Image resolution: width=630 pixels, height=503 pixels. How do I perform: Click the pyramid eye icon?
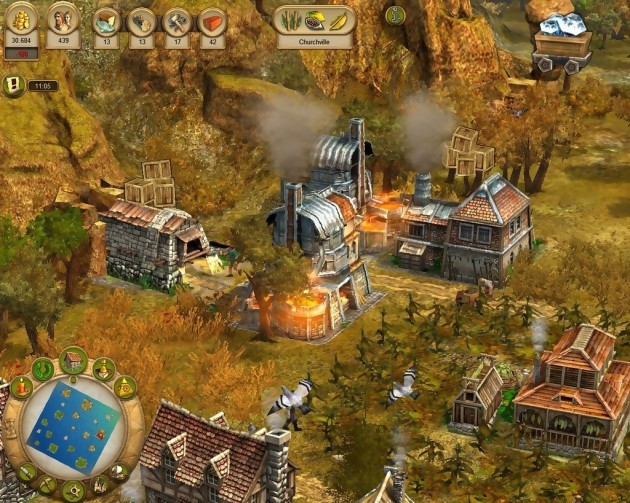[125, 387]
